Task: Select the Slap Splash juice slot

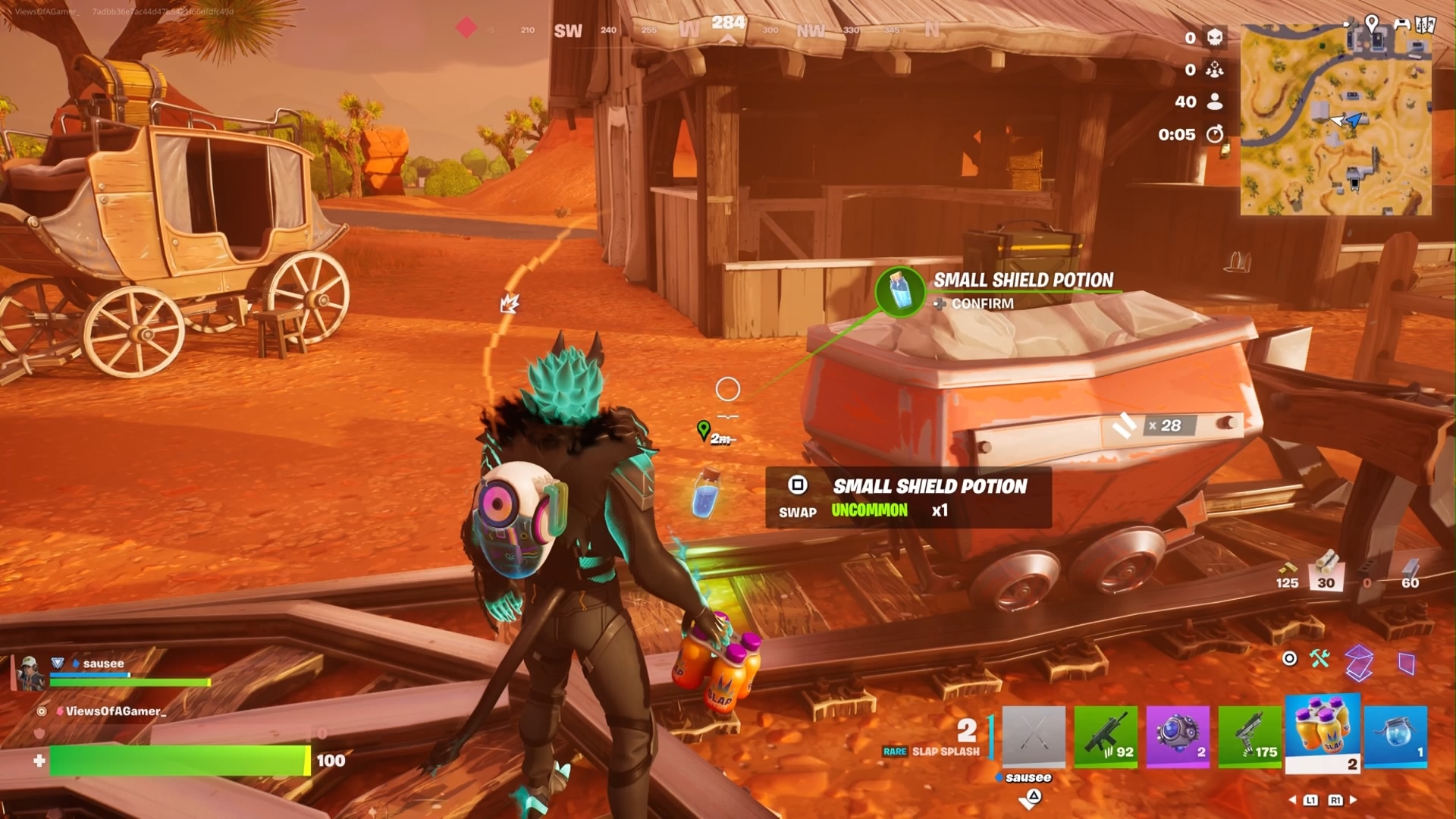Action: click(1323, 733)
